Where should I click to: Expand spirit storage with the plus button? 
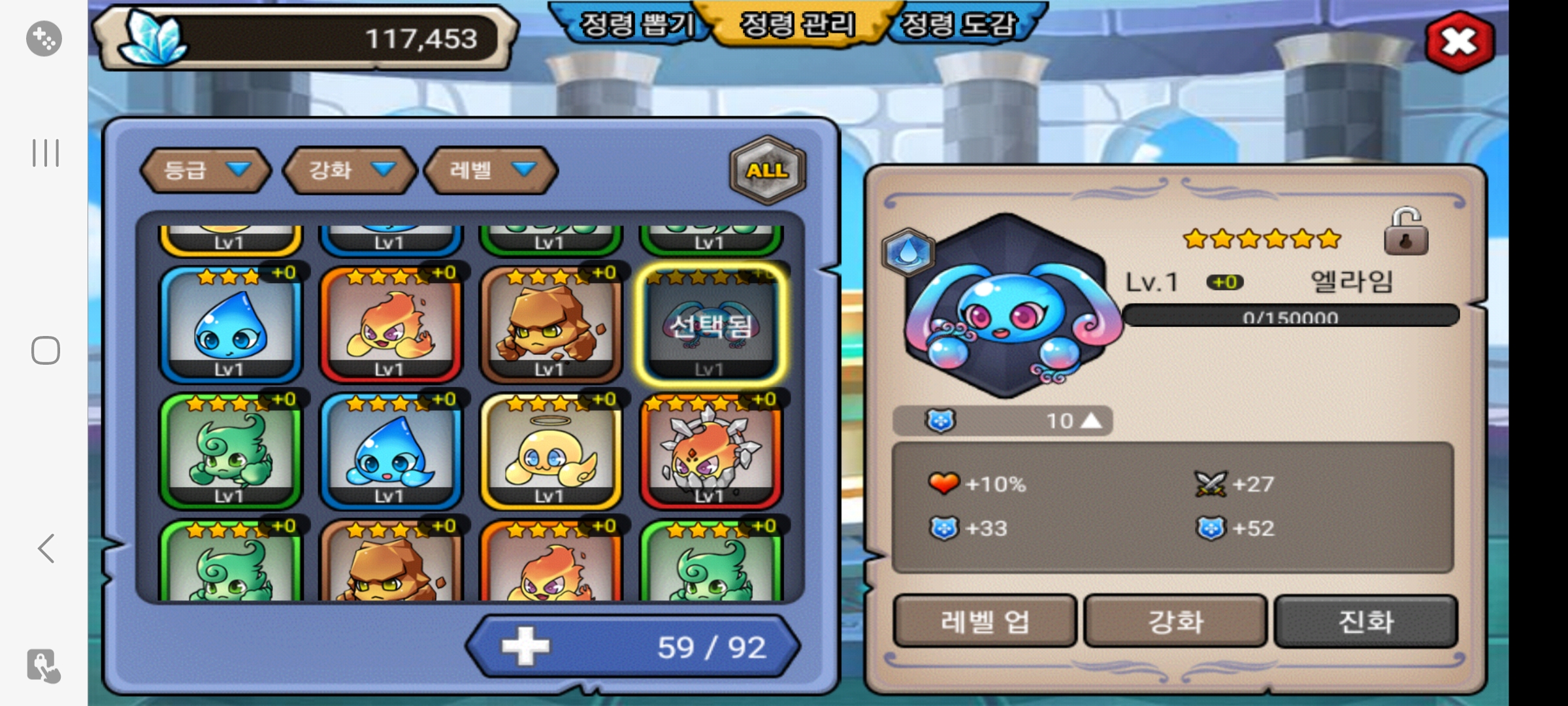[x=526, y=647]
